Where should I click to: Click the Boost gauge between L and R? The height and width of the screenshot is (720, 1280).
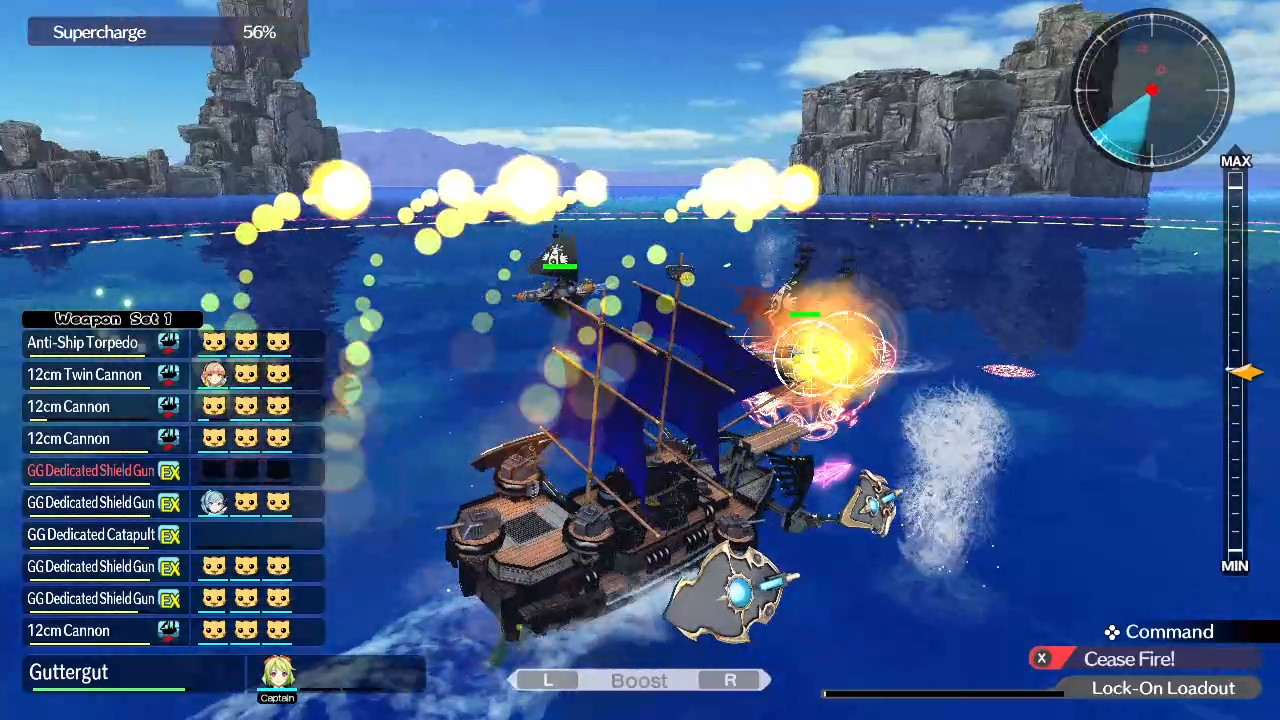click(x=639, y=680)
